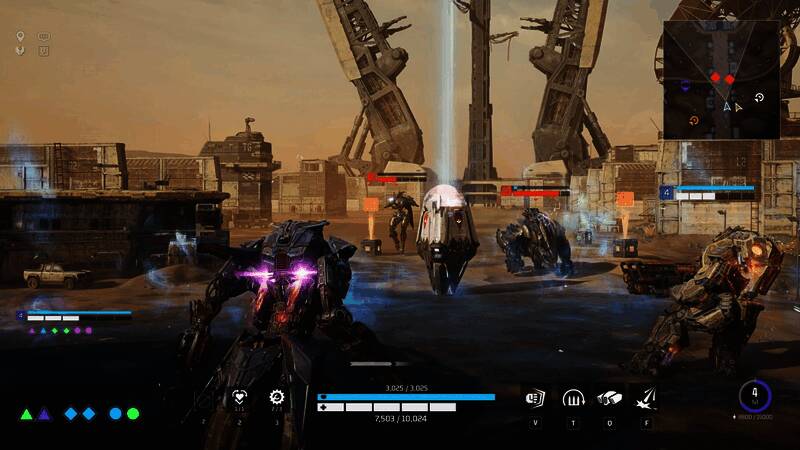Click the green triangle squad marker

pyautogui.click(x=27, y=414)
